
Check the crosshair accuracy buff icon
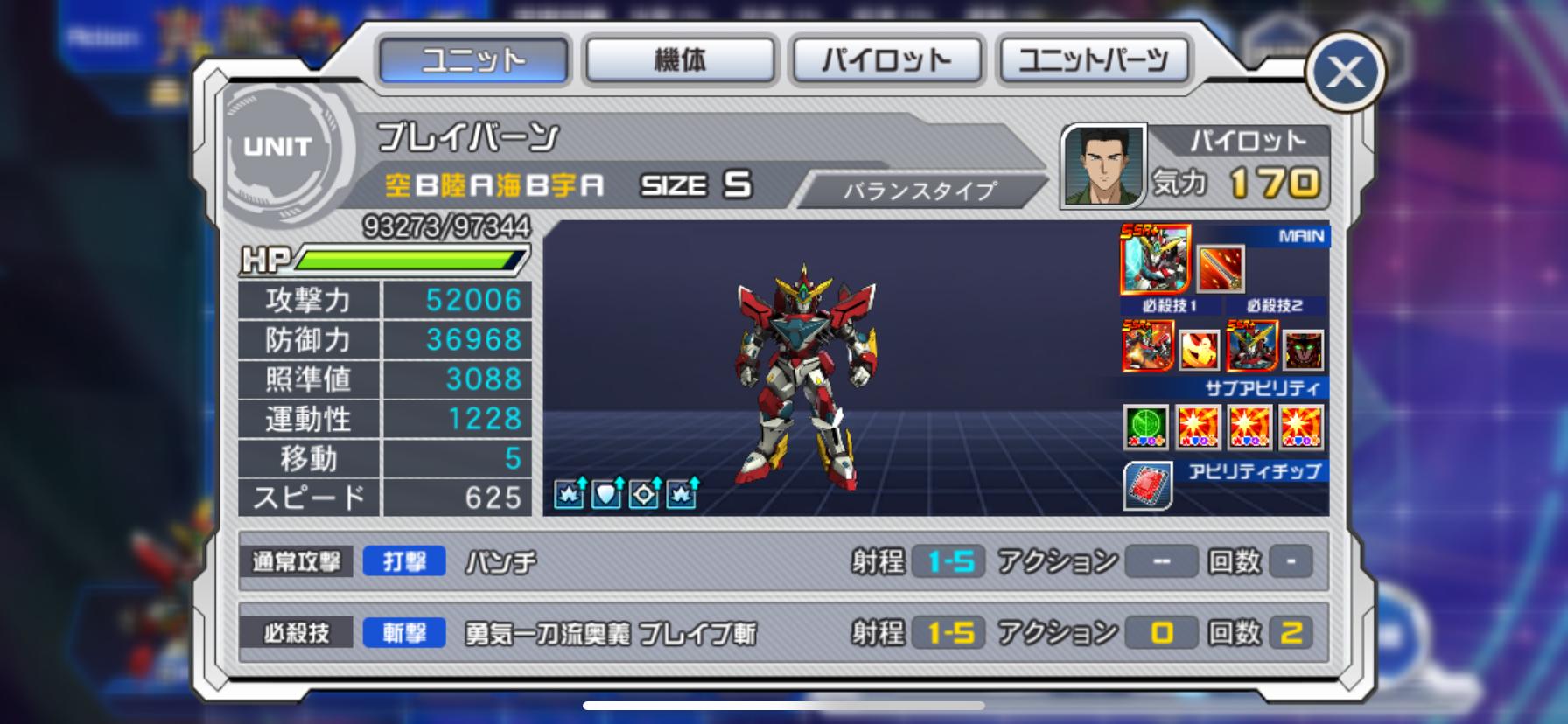coord(645,494)
